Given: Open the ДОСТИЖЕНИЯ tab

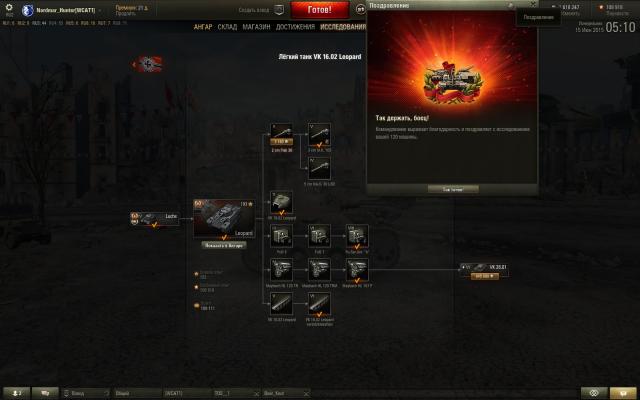Looking at the screenshot, I should tap(293, 27).
